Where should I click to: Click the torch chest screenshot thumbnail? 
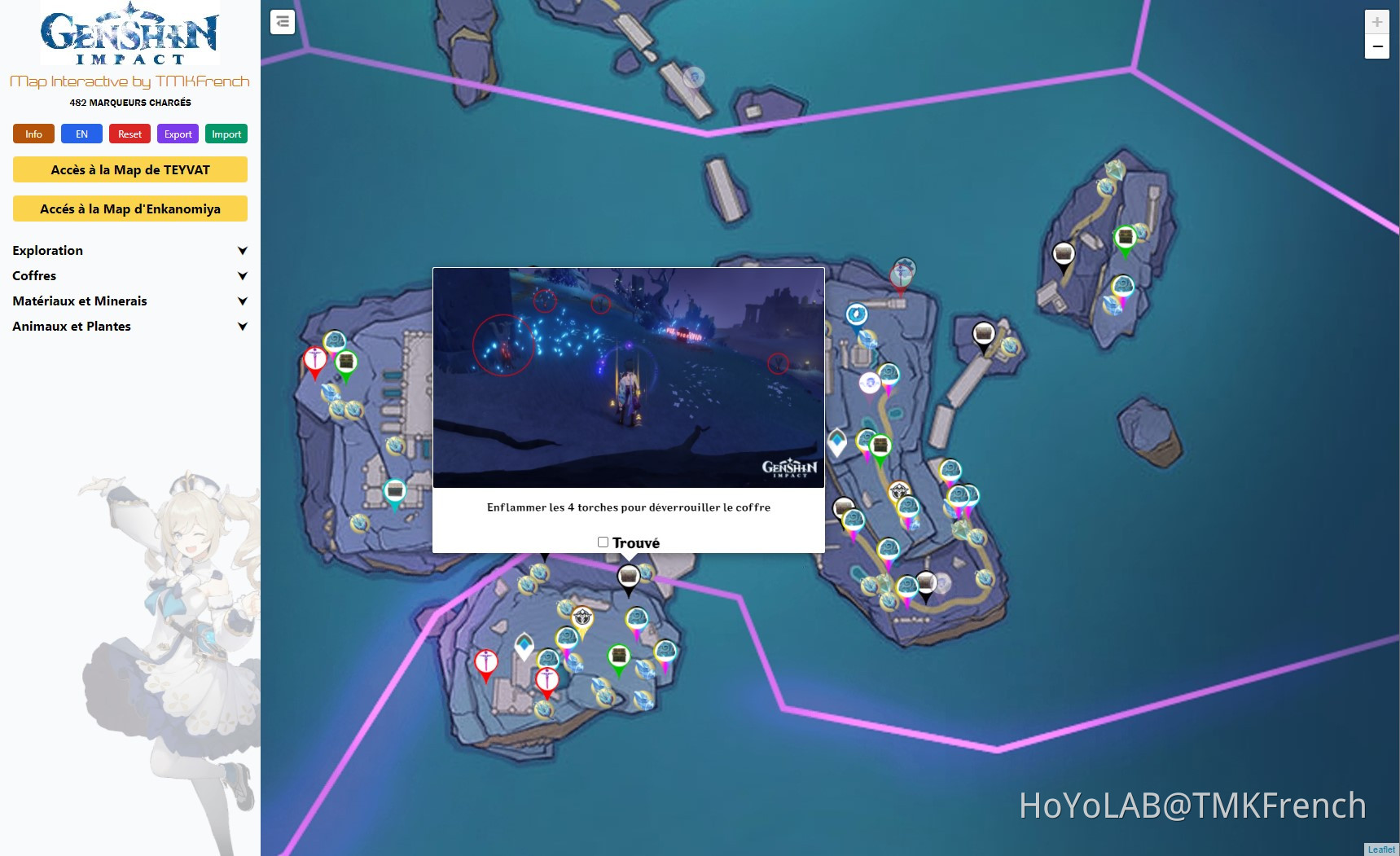628,378
